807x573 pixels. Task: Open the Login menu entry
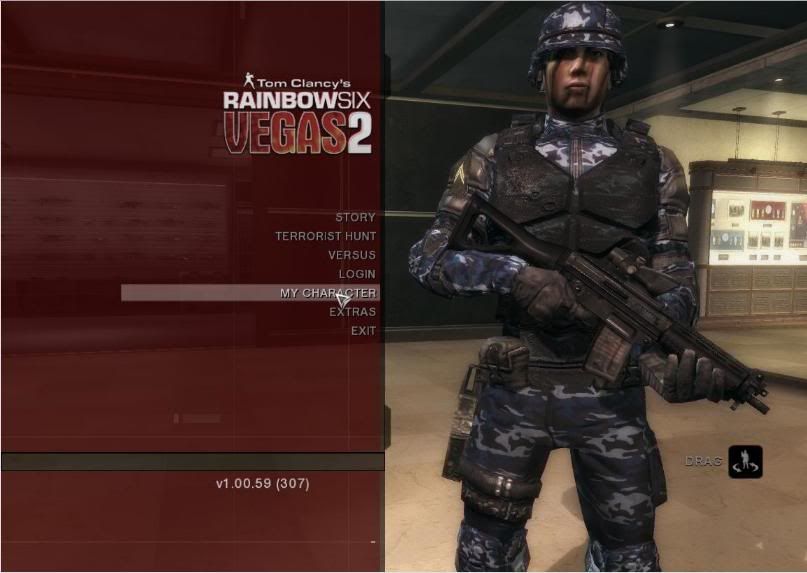tap(357, 274)
